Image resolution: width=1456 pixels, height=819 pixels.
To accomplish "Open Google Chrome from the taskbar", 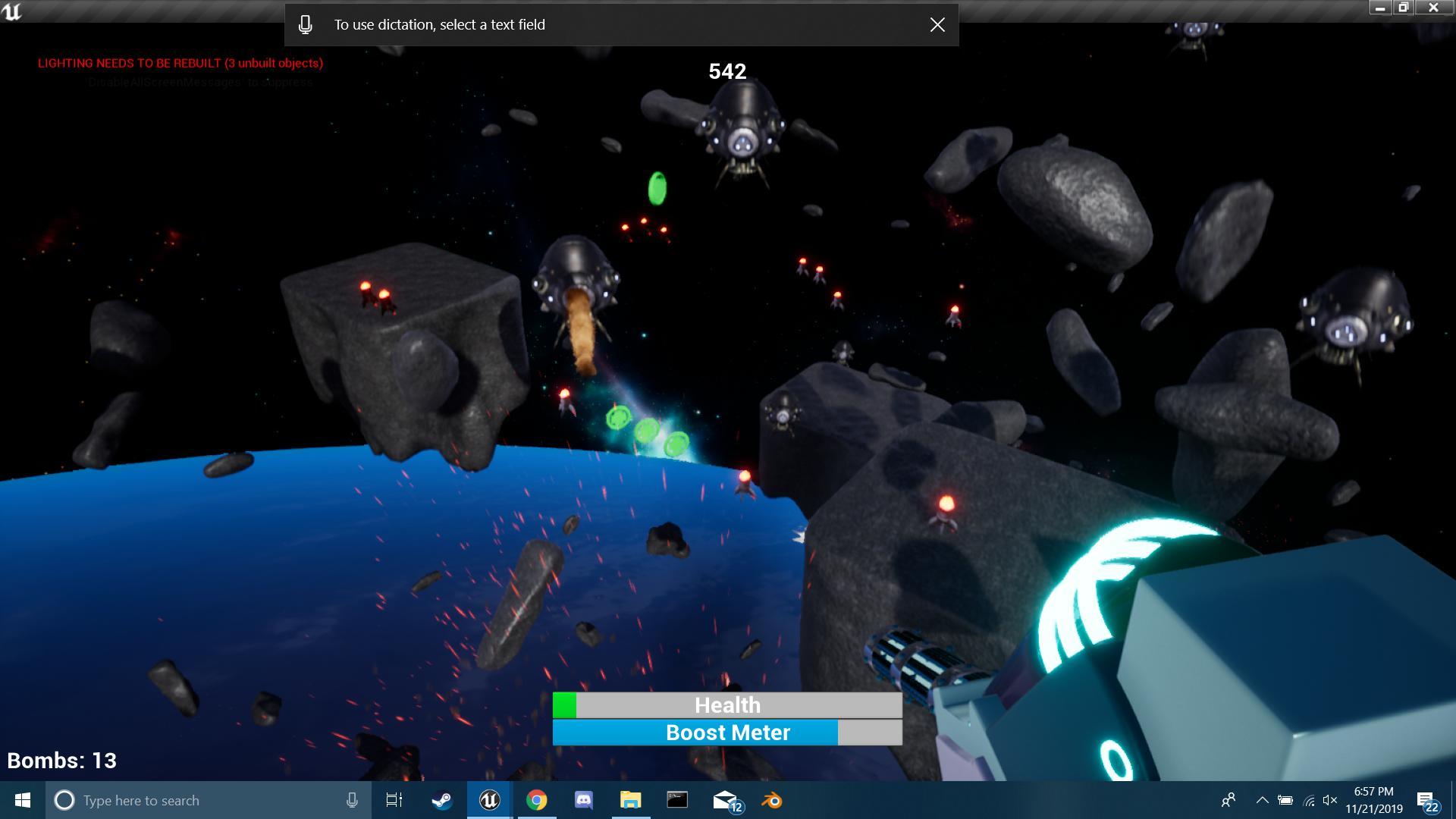I will pos(538,800).
